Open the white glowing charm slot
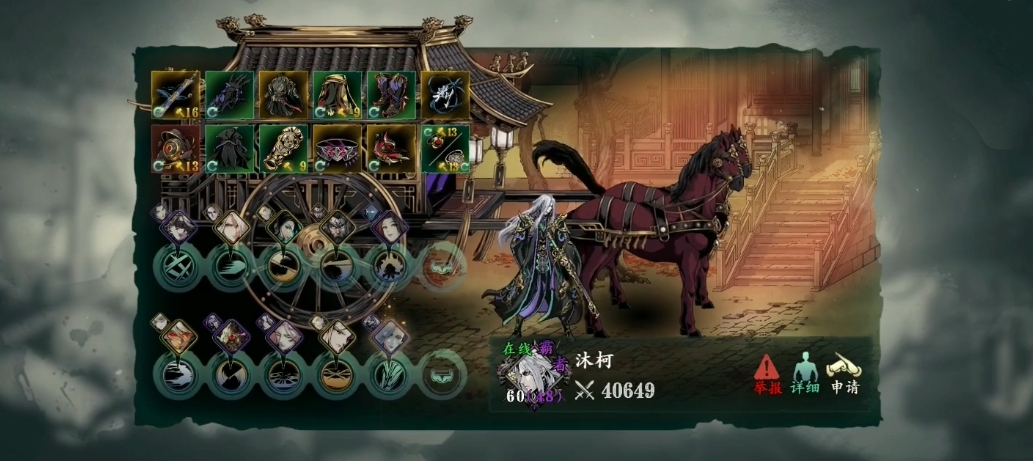 pyautogui.click(x=443, y=96)
